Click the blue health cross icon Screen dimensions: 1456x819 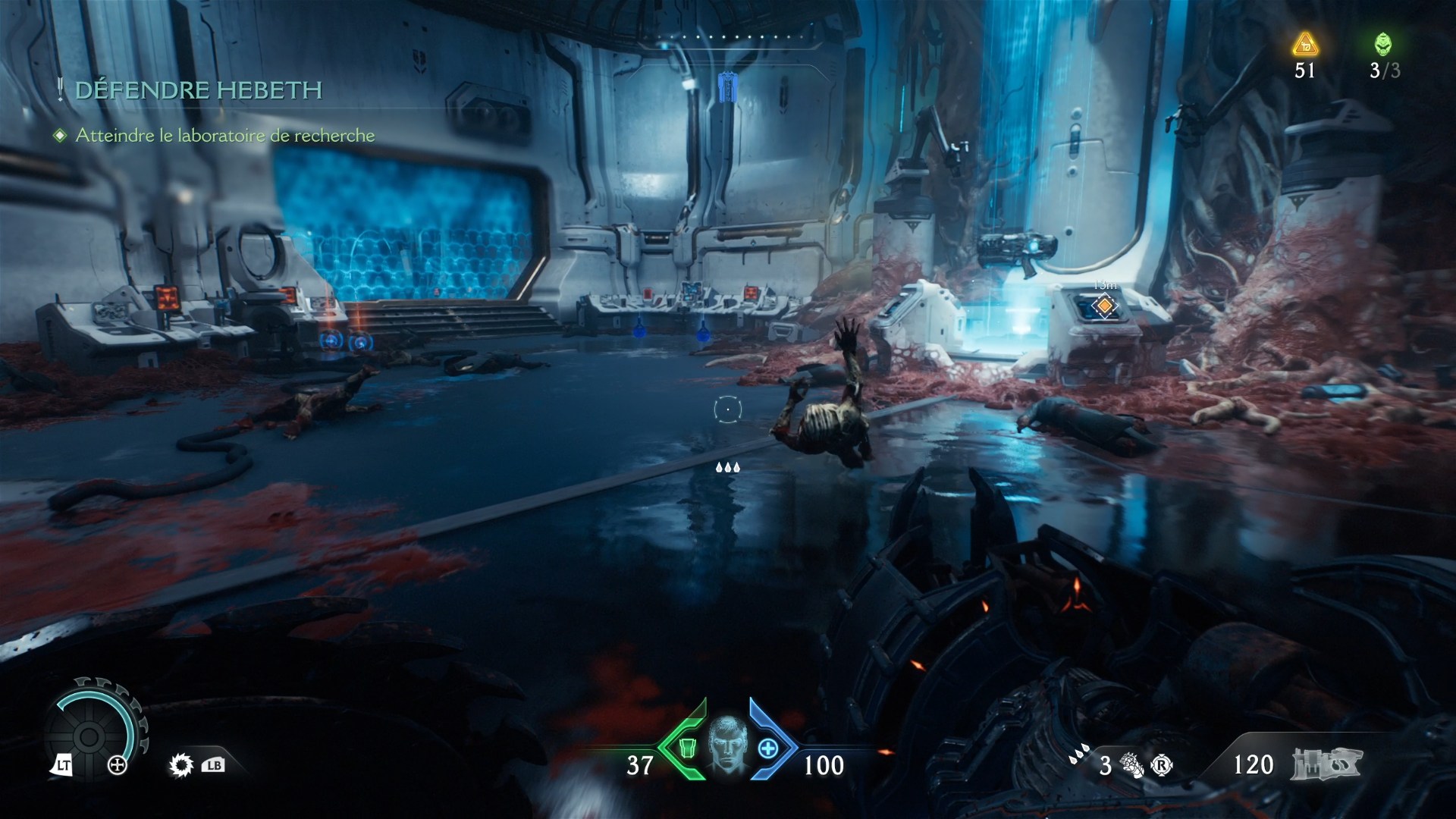(768, 748)
